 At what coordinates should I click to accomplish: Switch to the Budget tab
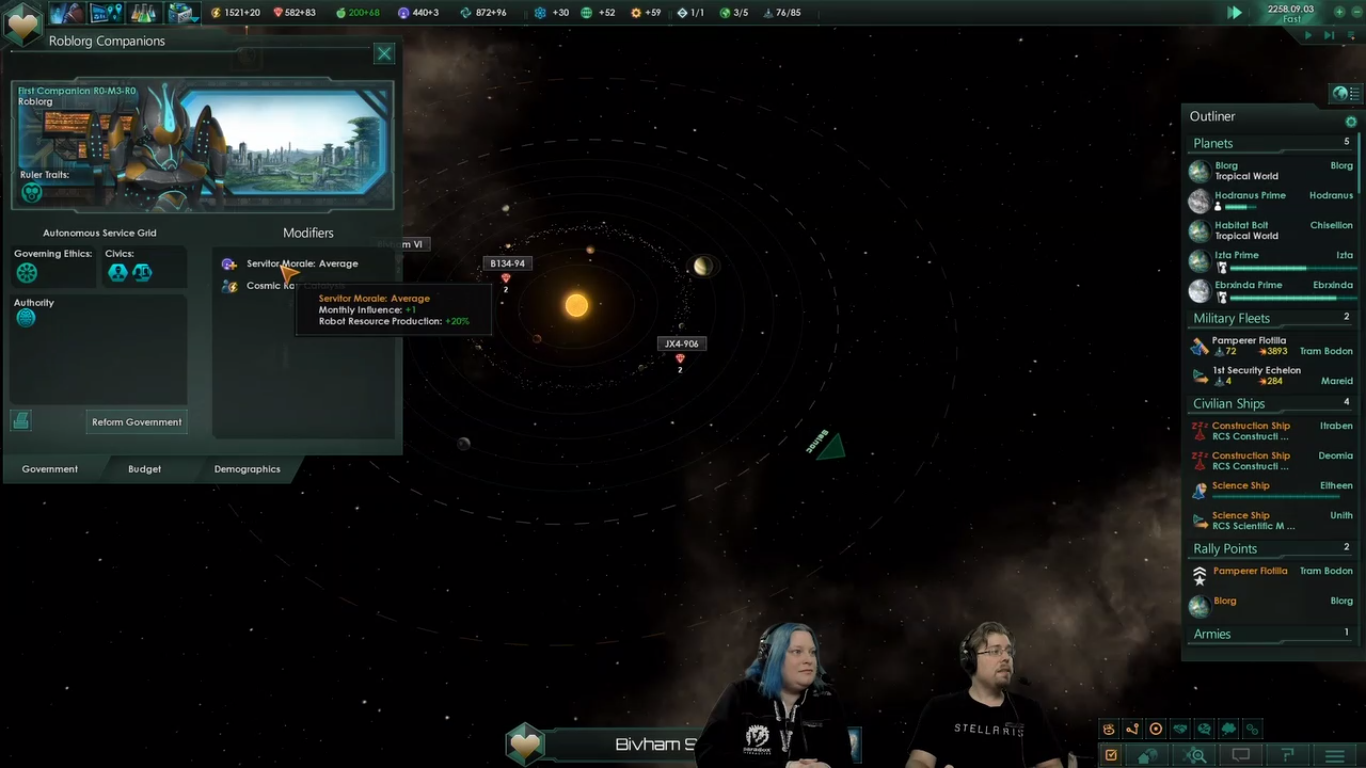(144, 469)
